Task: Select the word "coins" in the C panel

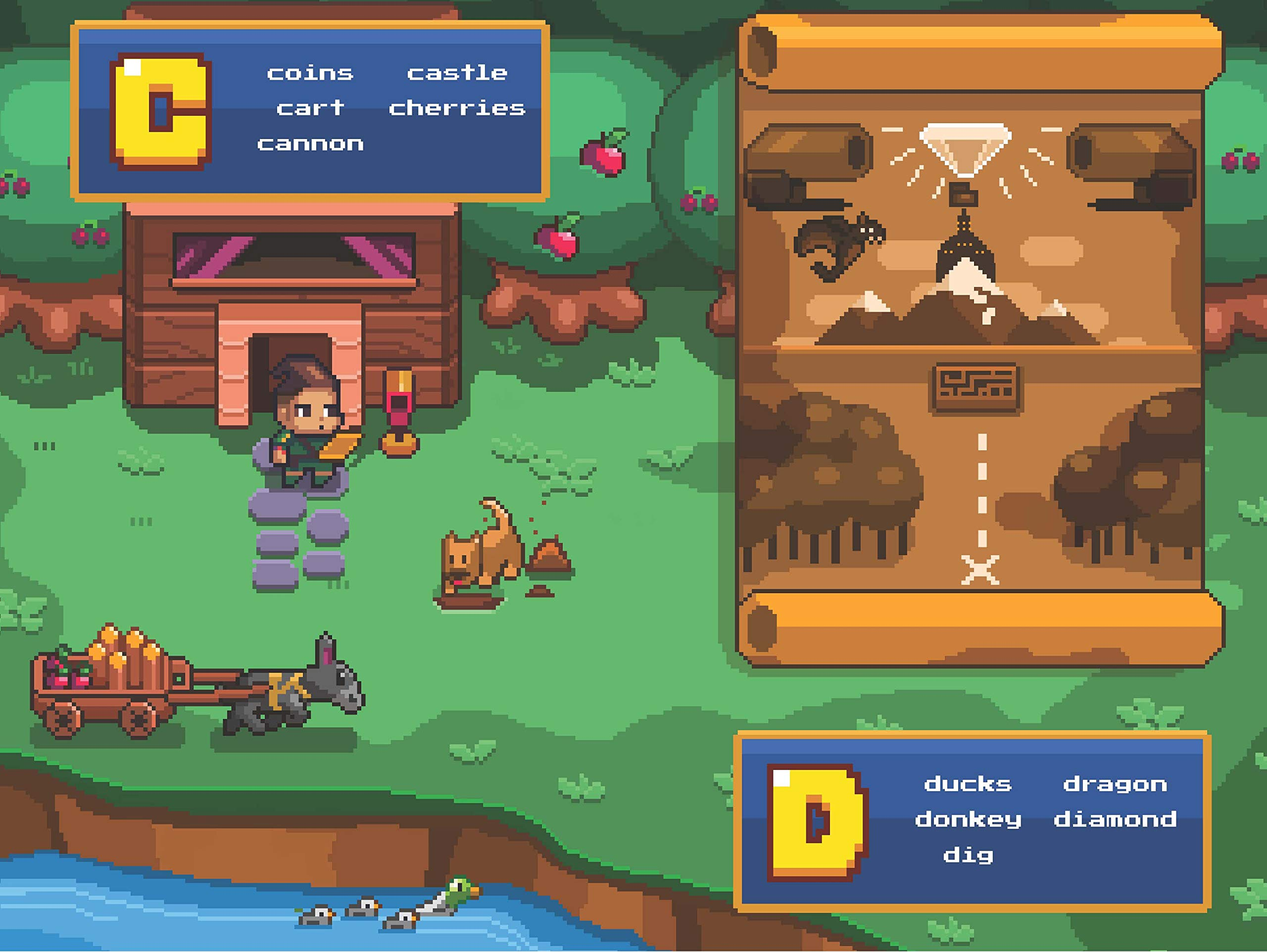Action: tap(310, 73)
